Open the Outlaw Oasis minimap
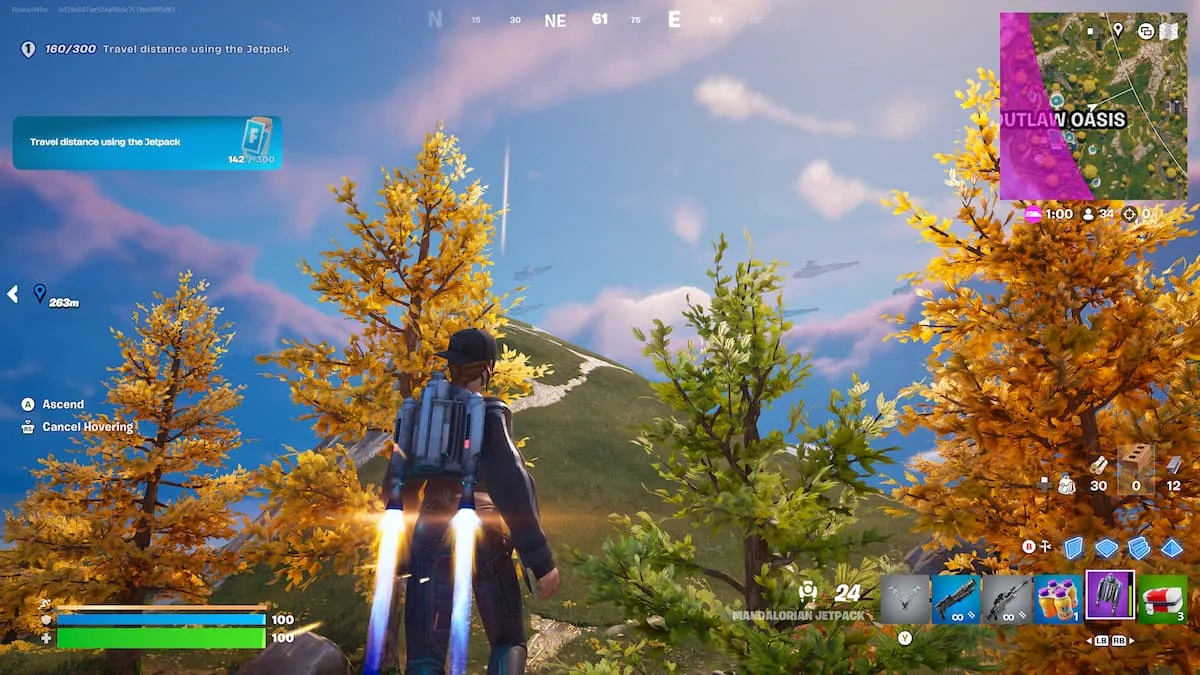Viewport: 1200px width, 675px height. (x=1093, y=106)
